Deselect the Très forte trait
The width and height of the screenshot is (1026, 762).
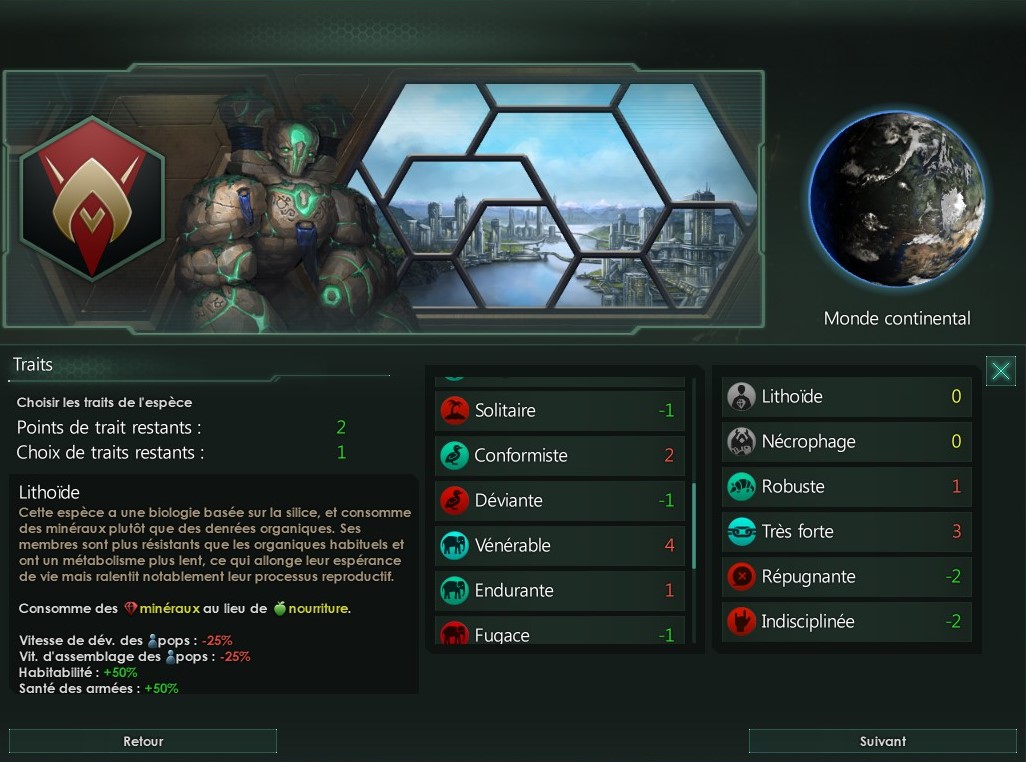point(846,531)
